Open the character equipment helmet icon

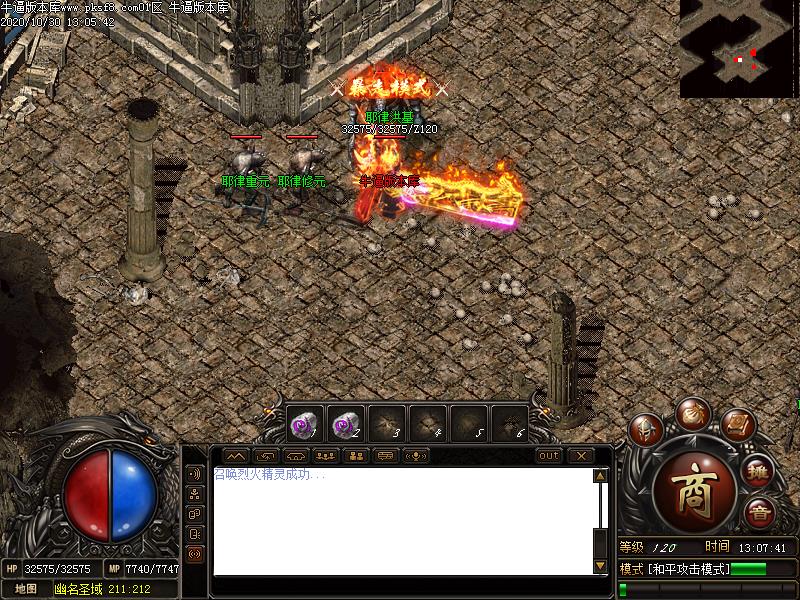tap(646, 431)
